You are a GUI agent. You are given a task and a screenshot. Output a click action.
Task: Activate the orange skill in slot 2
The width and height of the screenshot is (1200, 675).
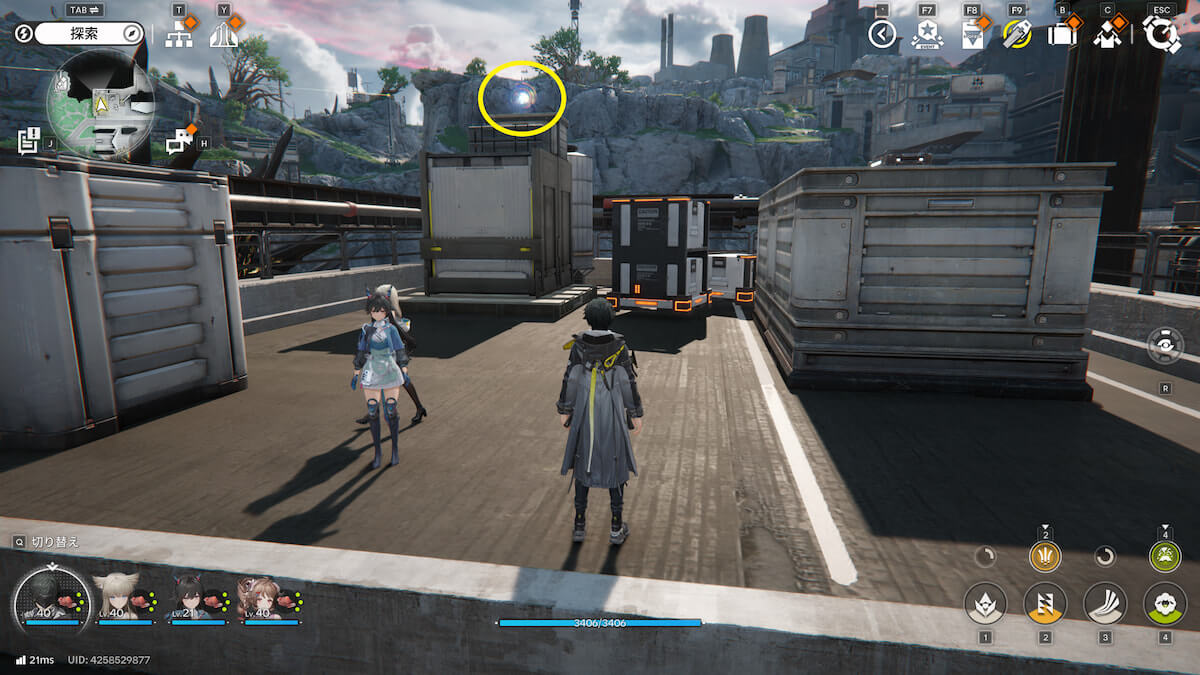pyautogui.click(x=1045, y=603)
